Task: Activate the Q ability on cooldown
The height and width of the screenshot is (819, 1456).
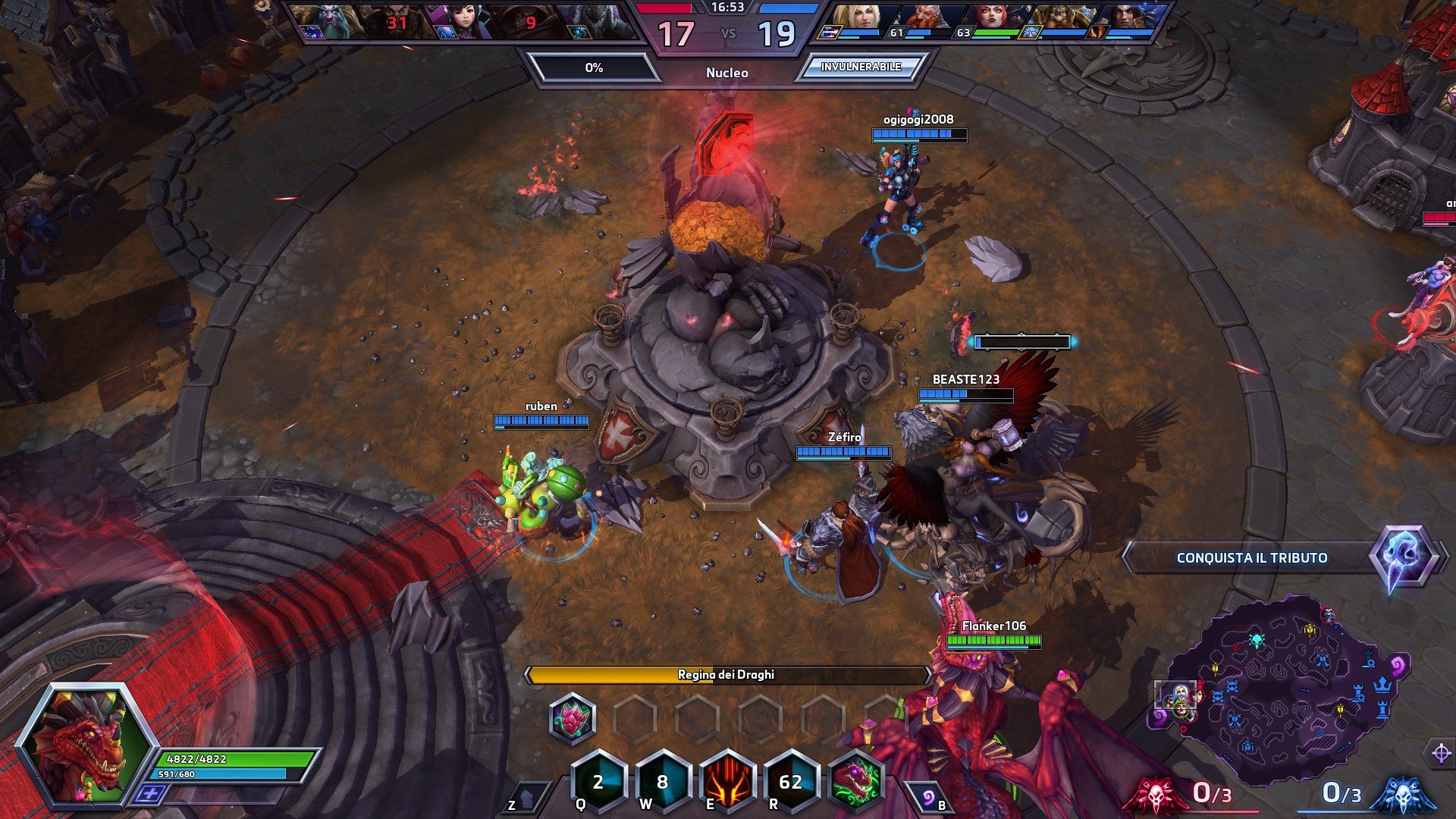Action: click(598, 782)
